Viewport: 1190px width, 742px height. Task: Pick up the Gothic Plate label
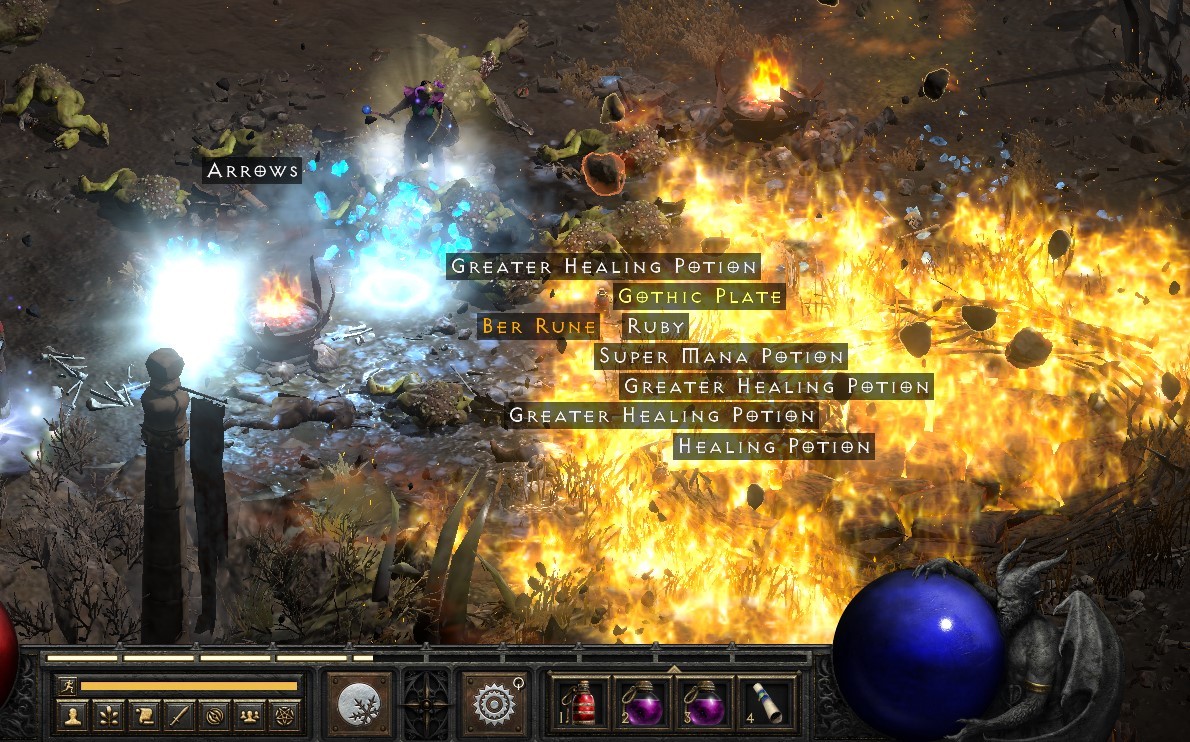point(697,296)
